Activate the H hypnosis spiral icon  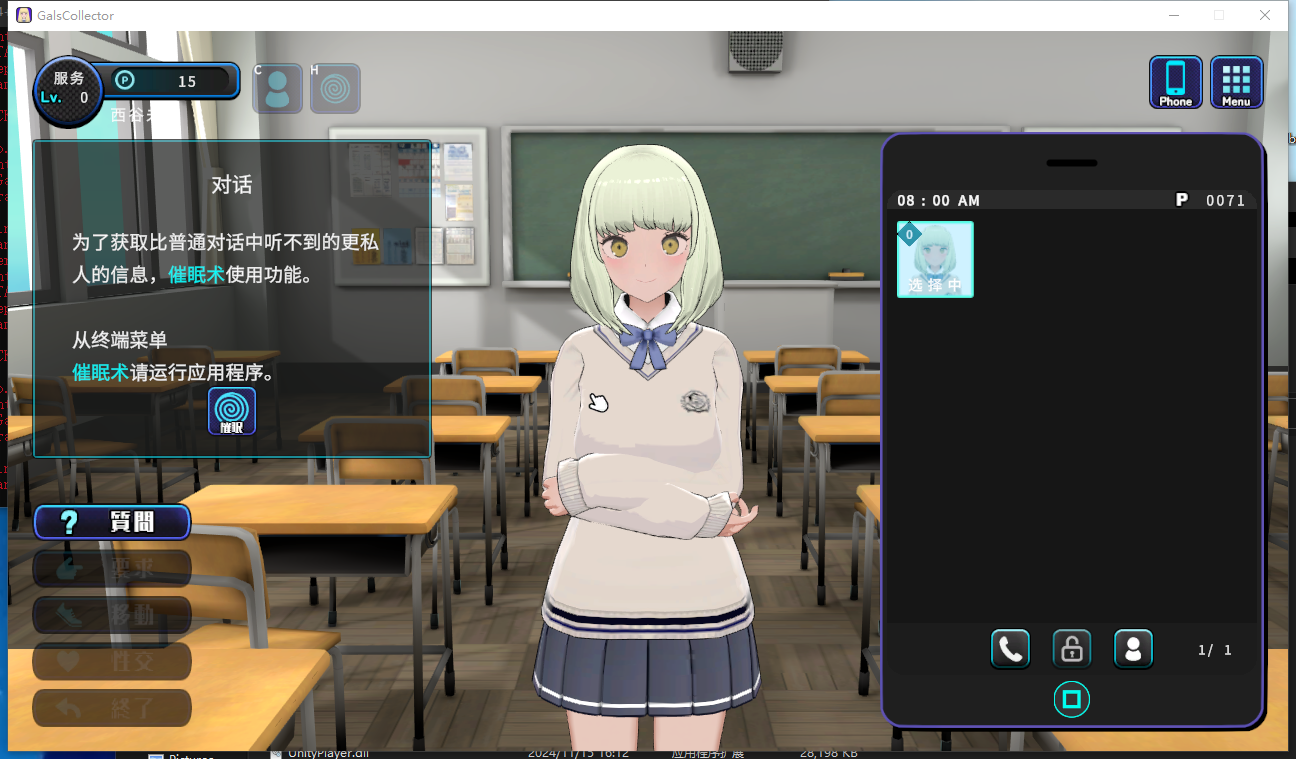(335, 89)
